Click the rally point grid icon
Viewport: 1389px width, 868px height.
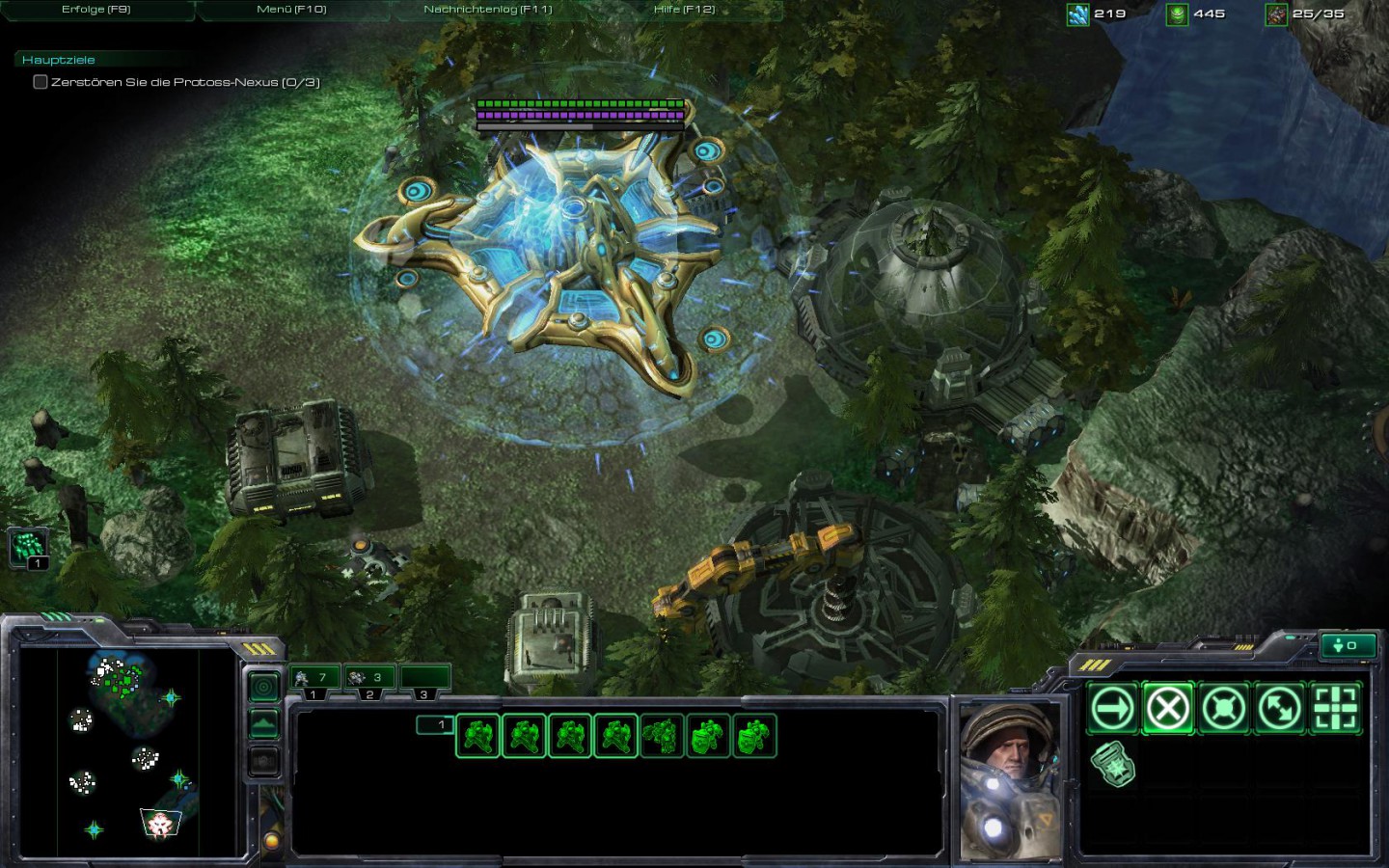1336,706
